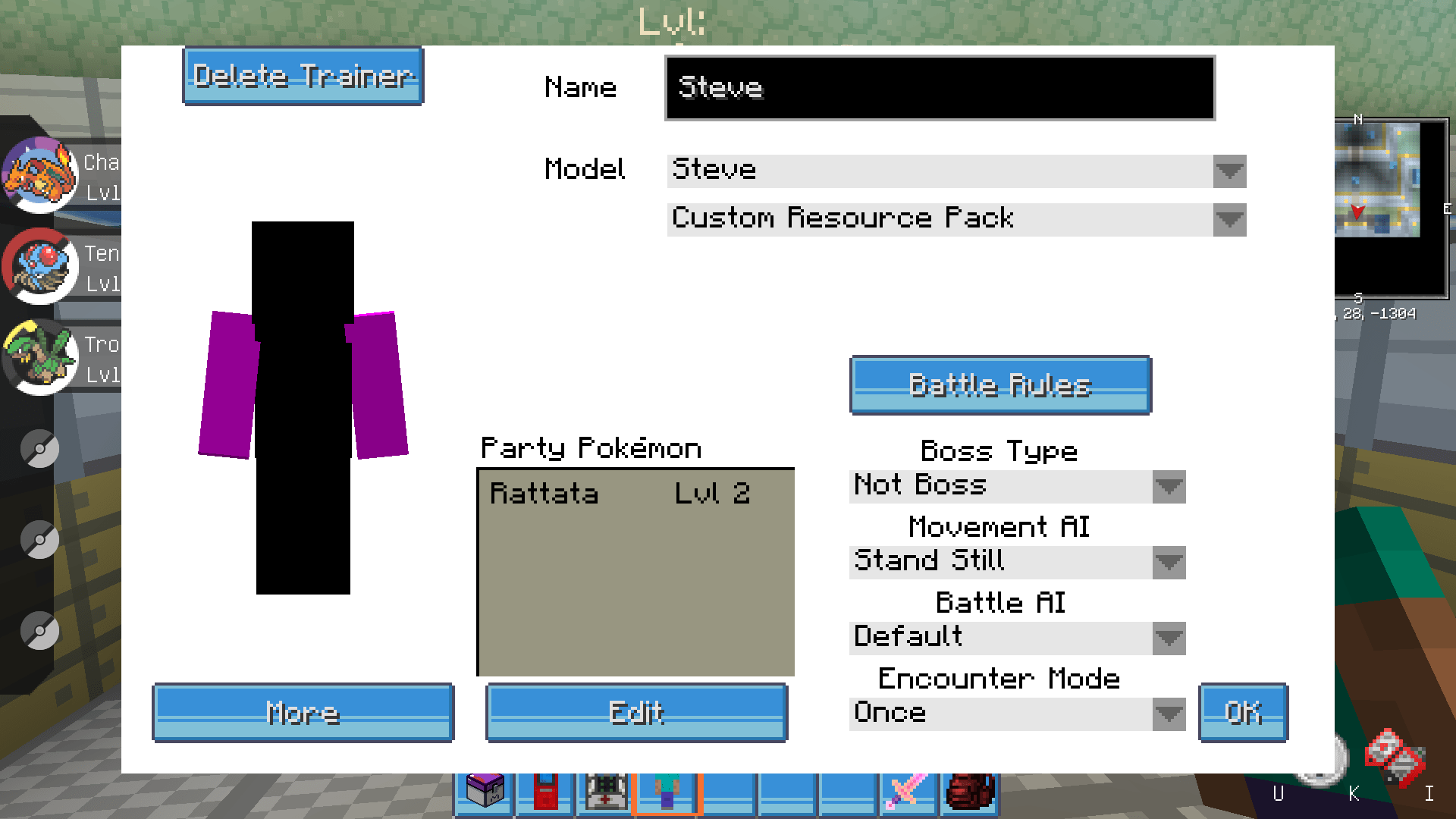Viewport: 1456px width, 819px height.
Task: Open the Battle Rules settings
Action: click(x=999, y=385)
